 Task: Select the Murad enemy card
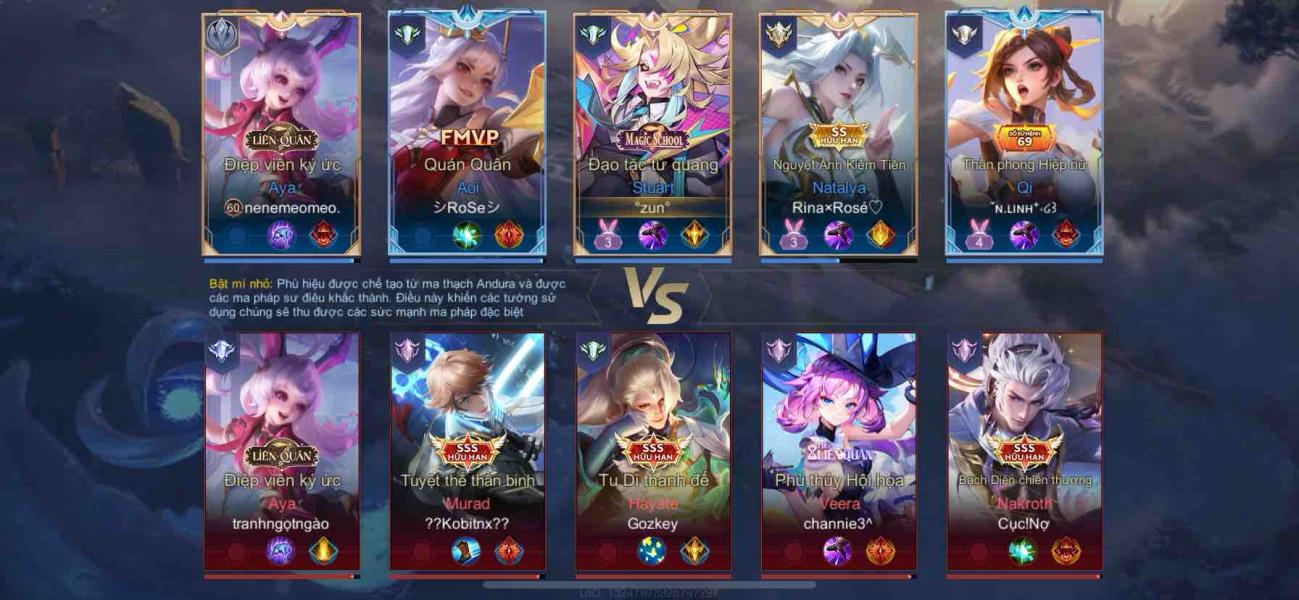[467, 452]
